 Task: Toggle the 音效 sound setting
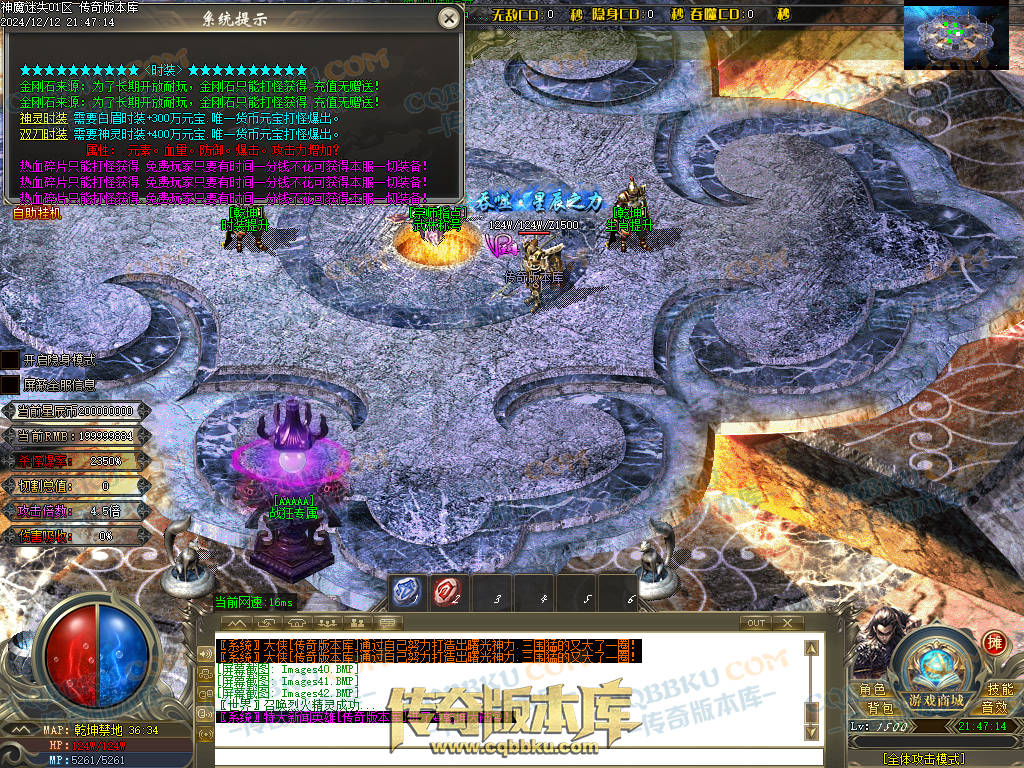(x=993, y=708)
